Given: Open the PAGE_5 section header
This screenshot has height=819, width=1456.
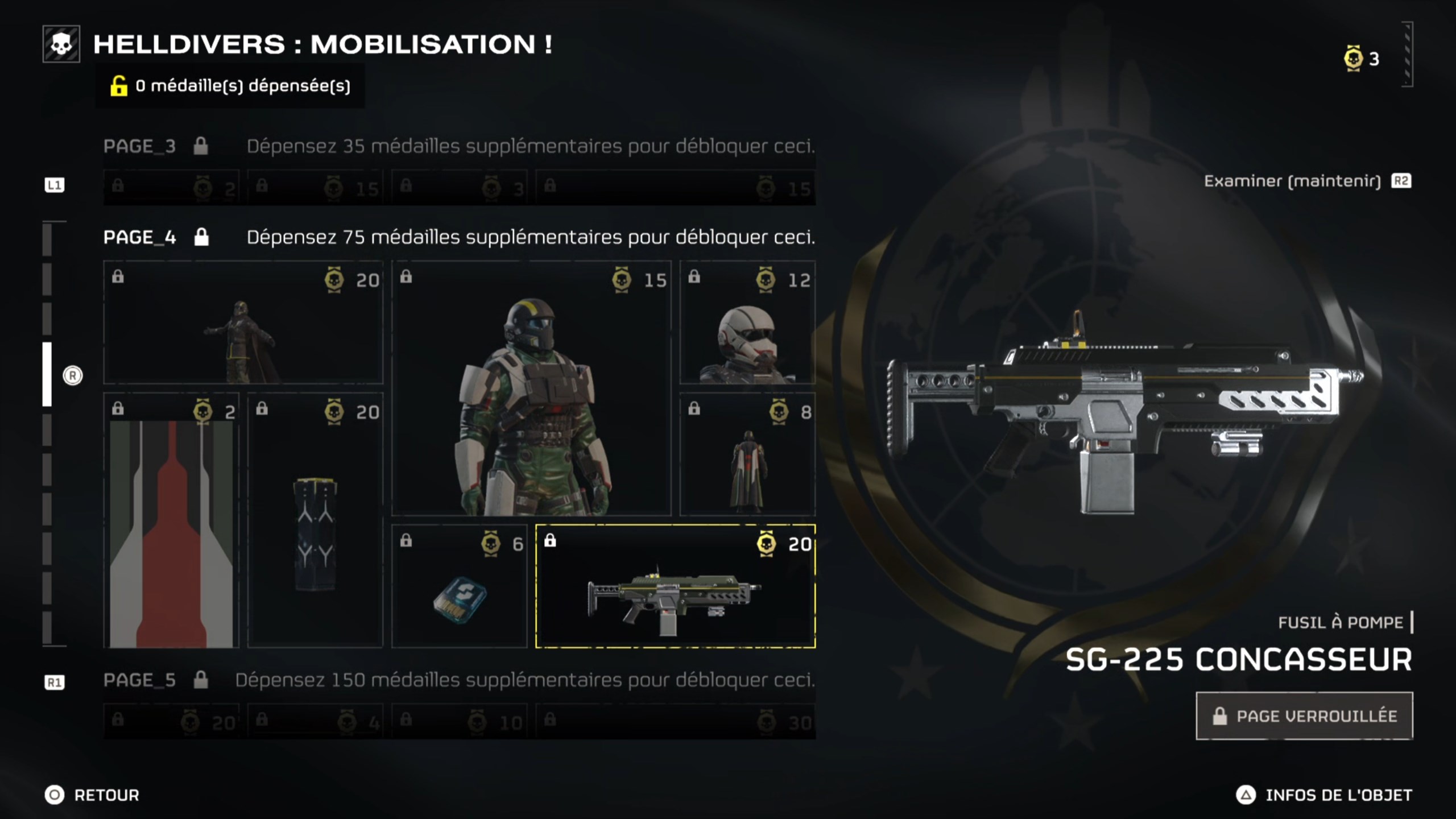Looking at the screenshot, I should 140,680.
